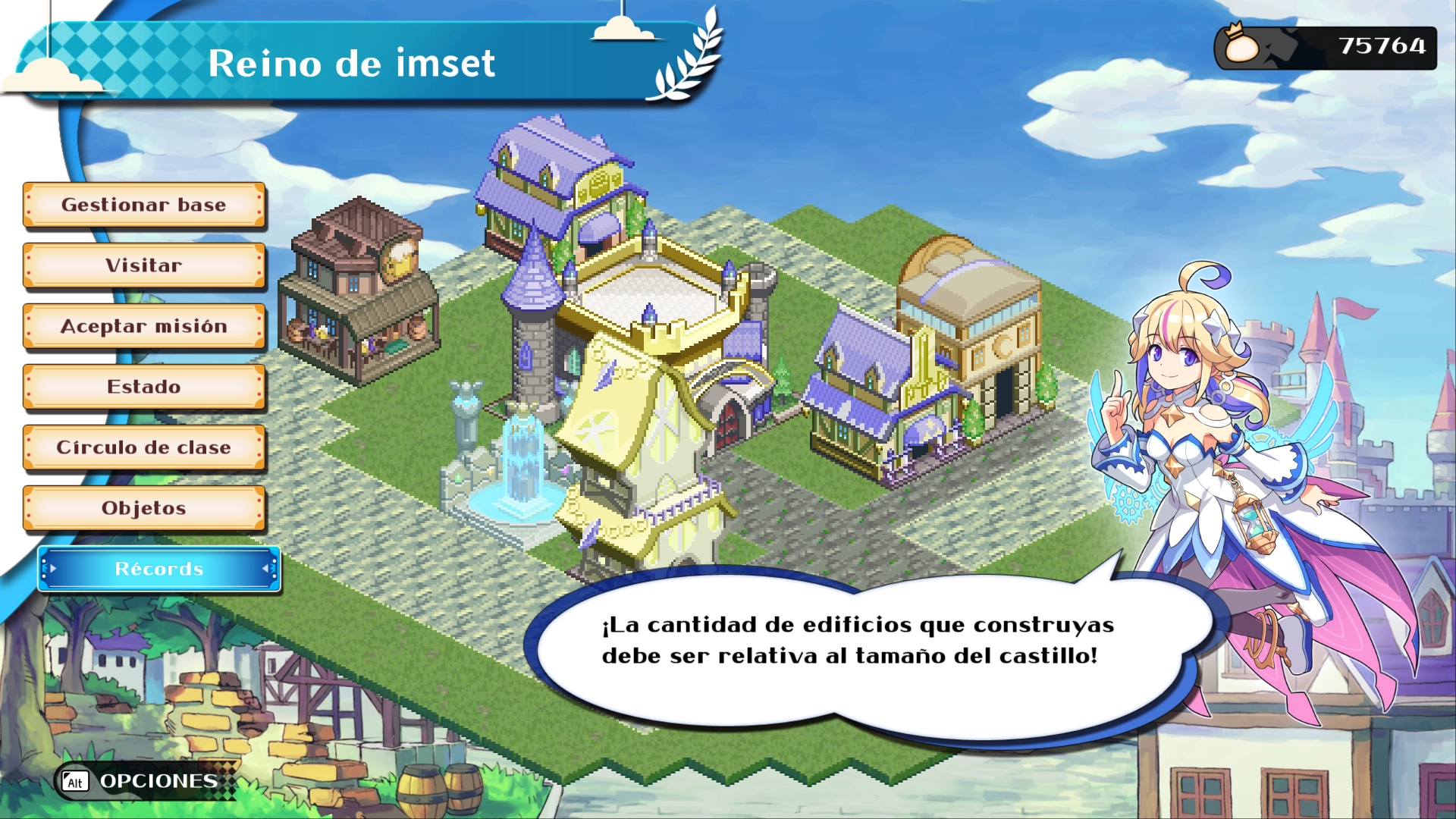Open the Gestionar base menu

coord(144,205)
